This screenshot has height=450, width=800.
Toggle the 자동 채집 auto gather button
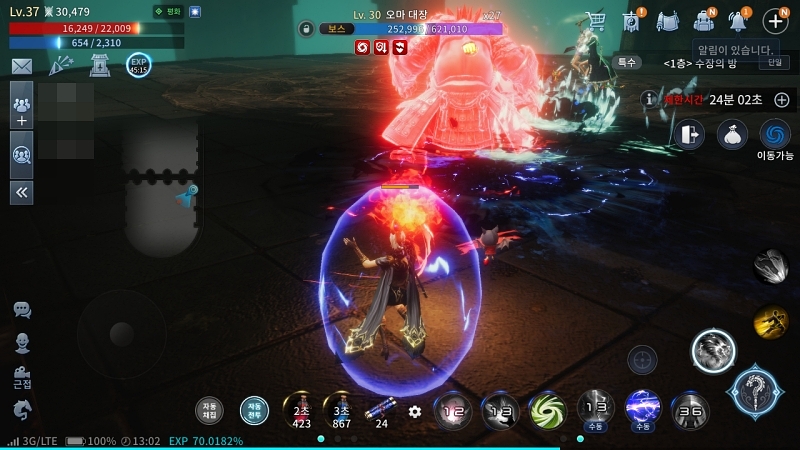pyautogui.click(x=209, y=410)
